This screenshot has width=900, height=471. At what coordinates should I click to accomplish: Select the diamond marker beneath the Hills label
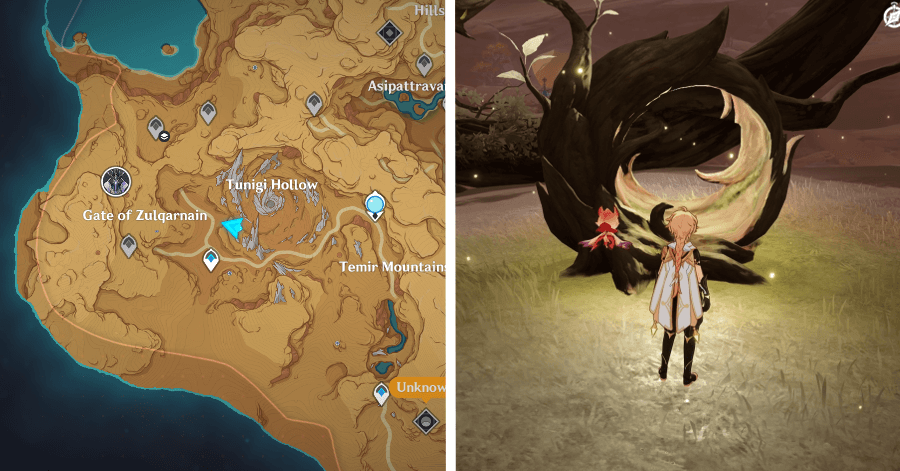pos(388,33)
